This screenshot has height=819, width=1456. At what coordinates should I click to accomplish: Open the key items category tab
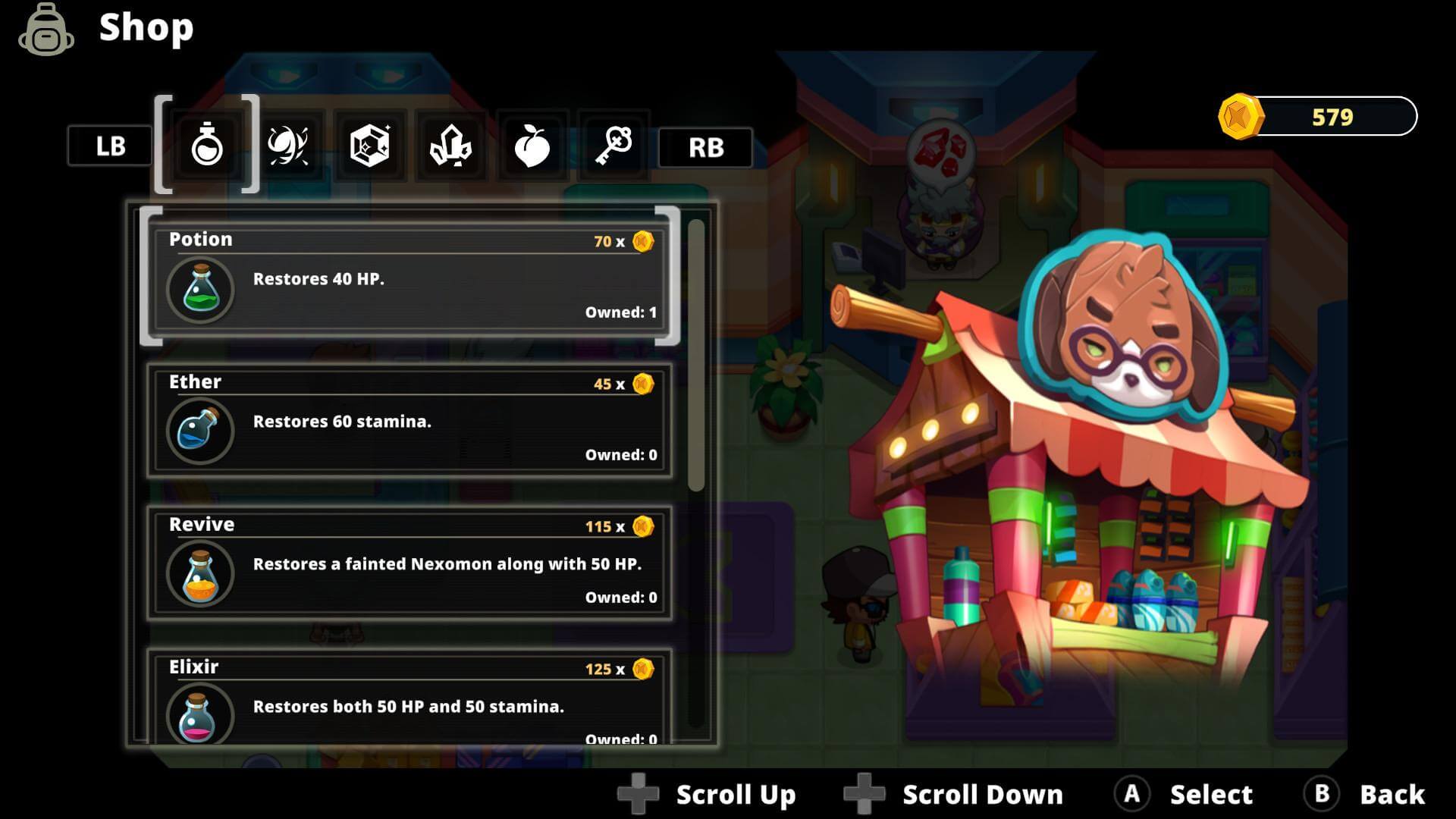613,145
